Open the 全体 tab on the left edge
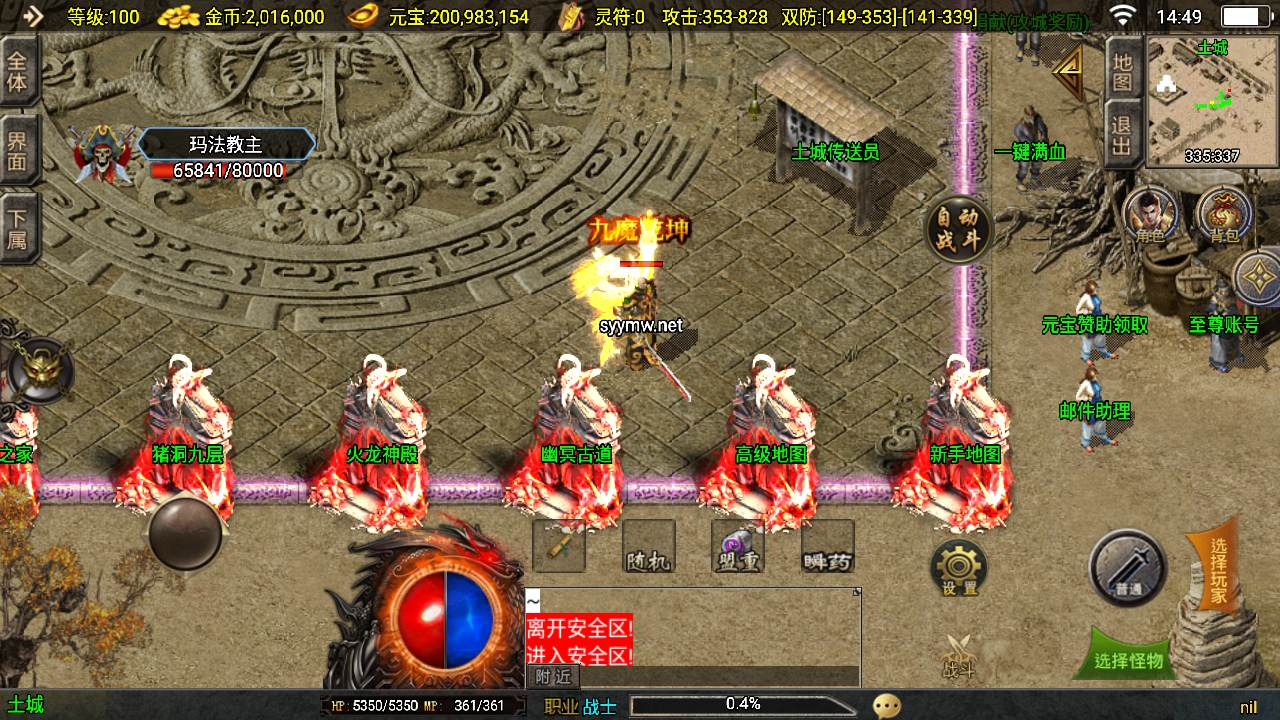 tap(18, 71)
